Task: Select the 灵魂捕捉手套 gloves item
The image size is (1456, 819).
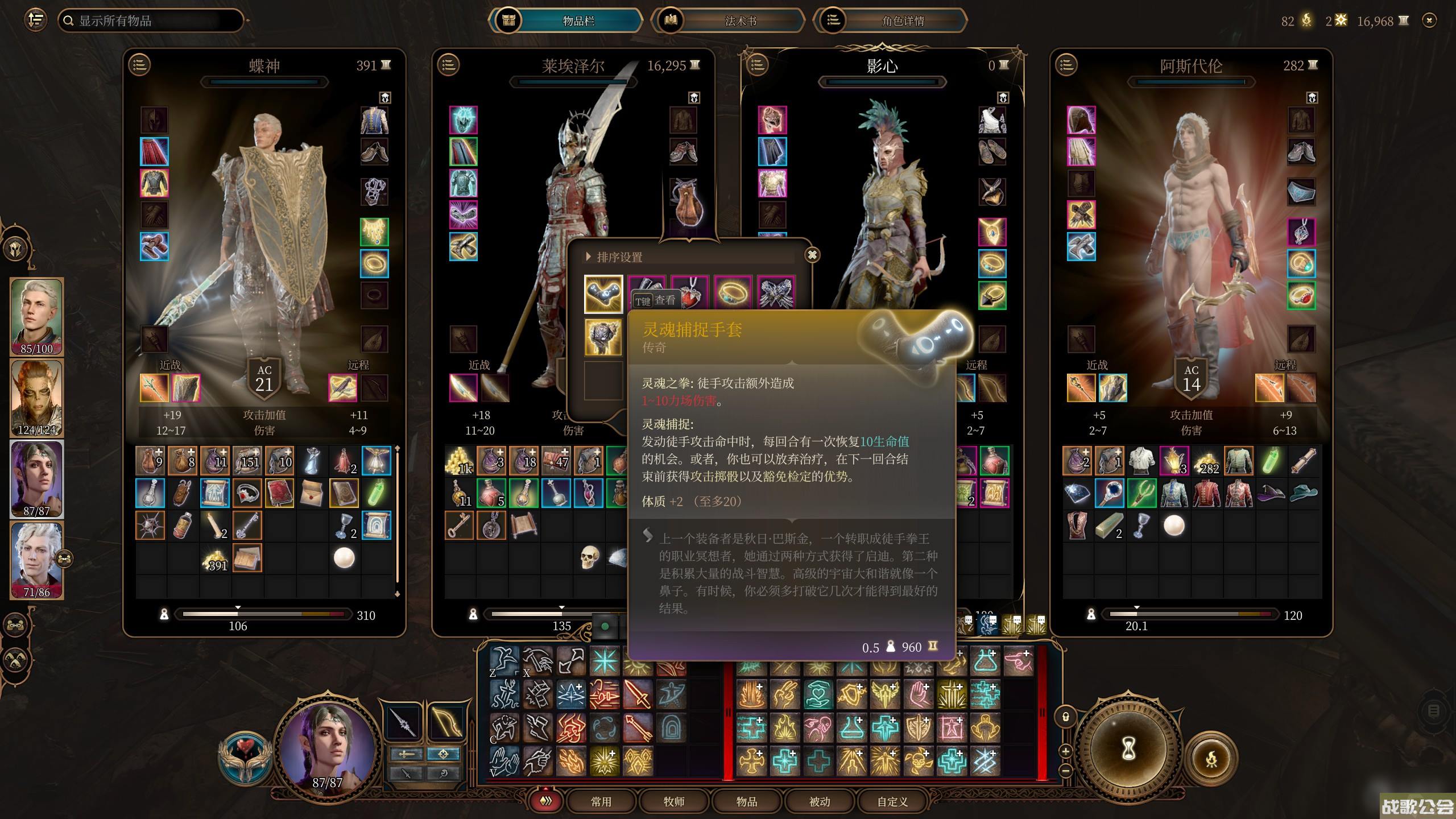Action: 603,293
